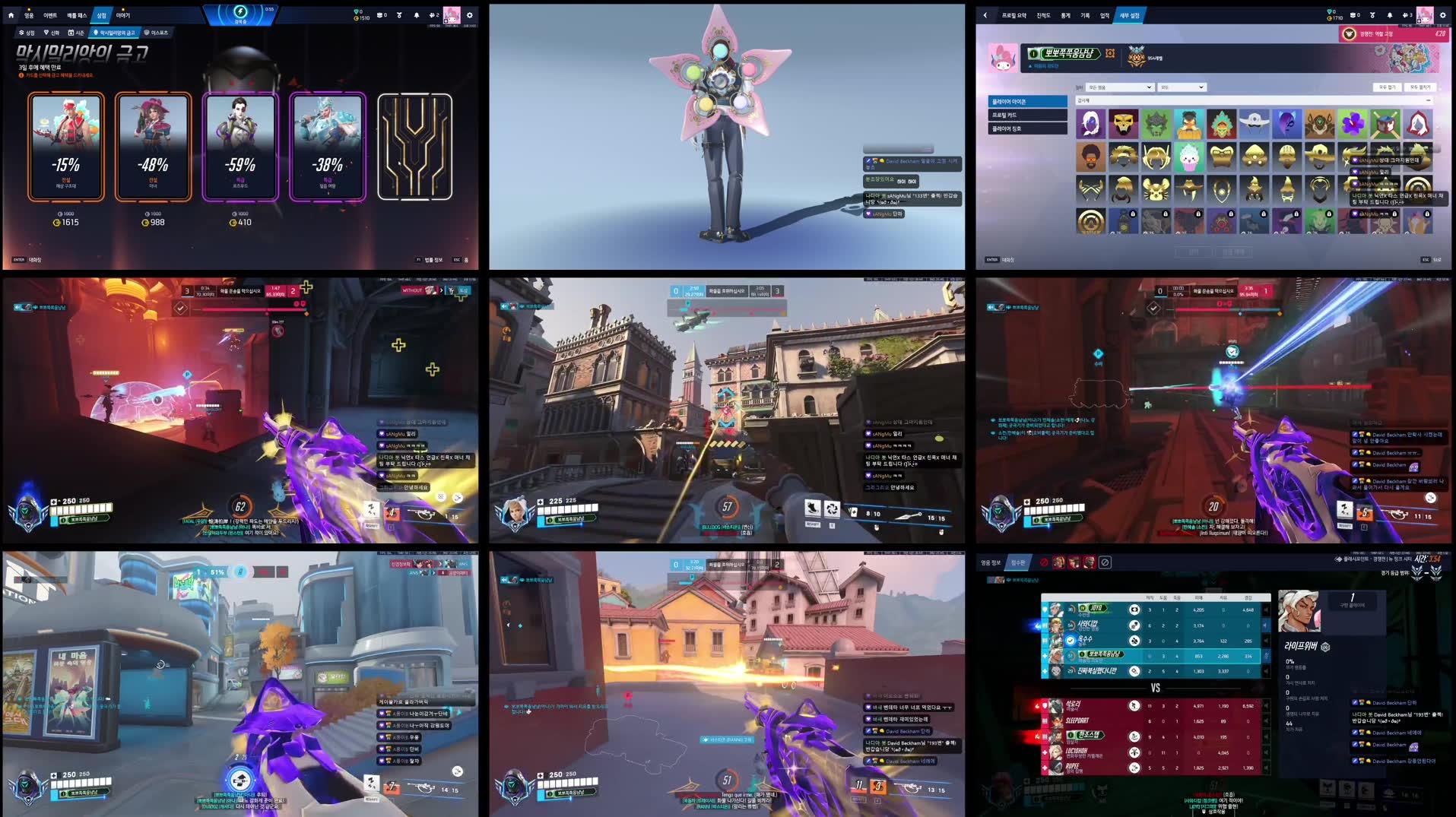This screenshot has width=1456, height=817.
Task: Switch to the 통계 tab
Action: pyautogui.click(x=1067, y=15)
